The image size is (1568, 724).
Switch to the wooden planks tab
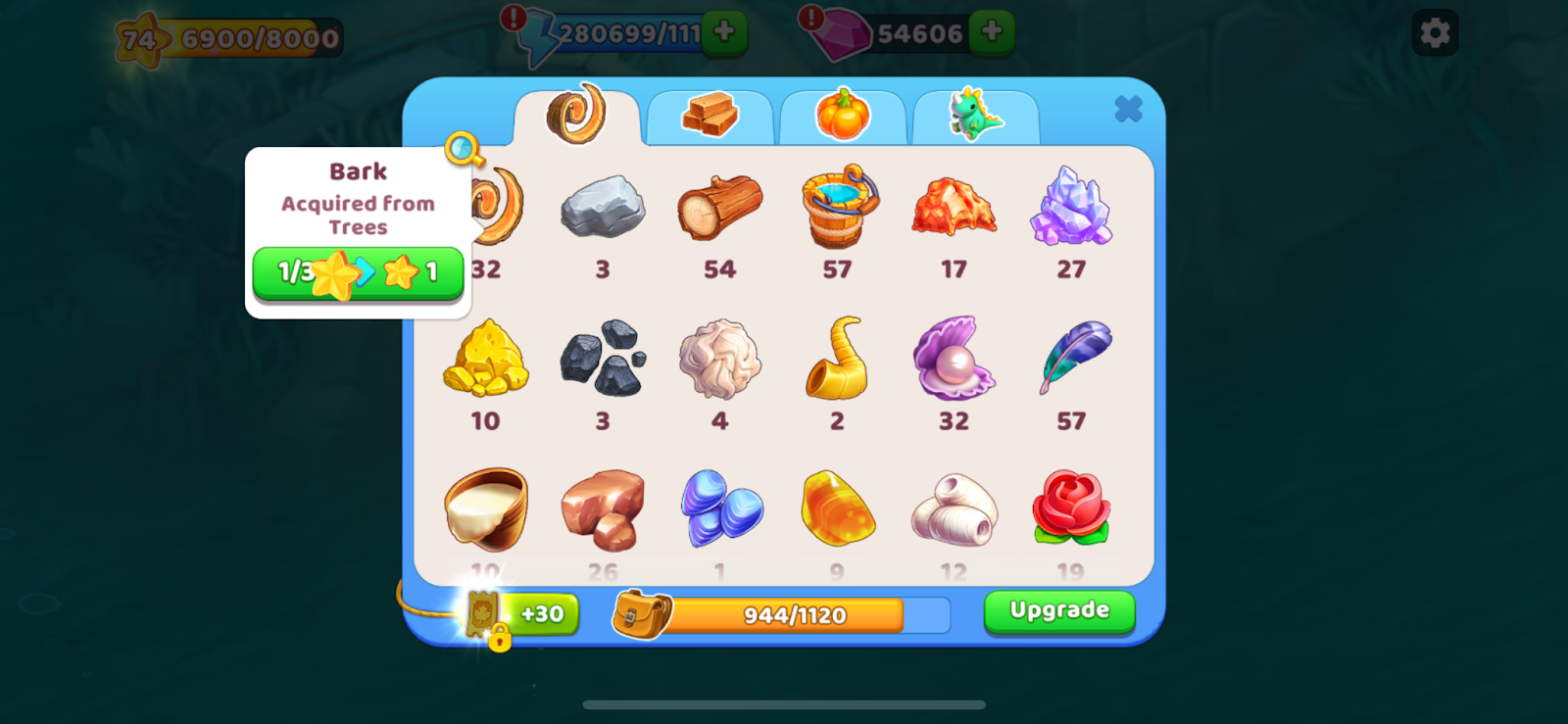(710, 116)
